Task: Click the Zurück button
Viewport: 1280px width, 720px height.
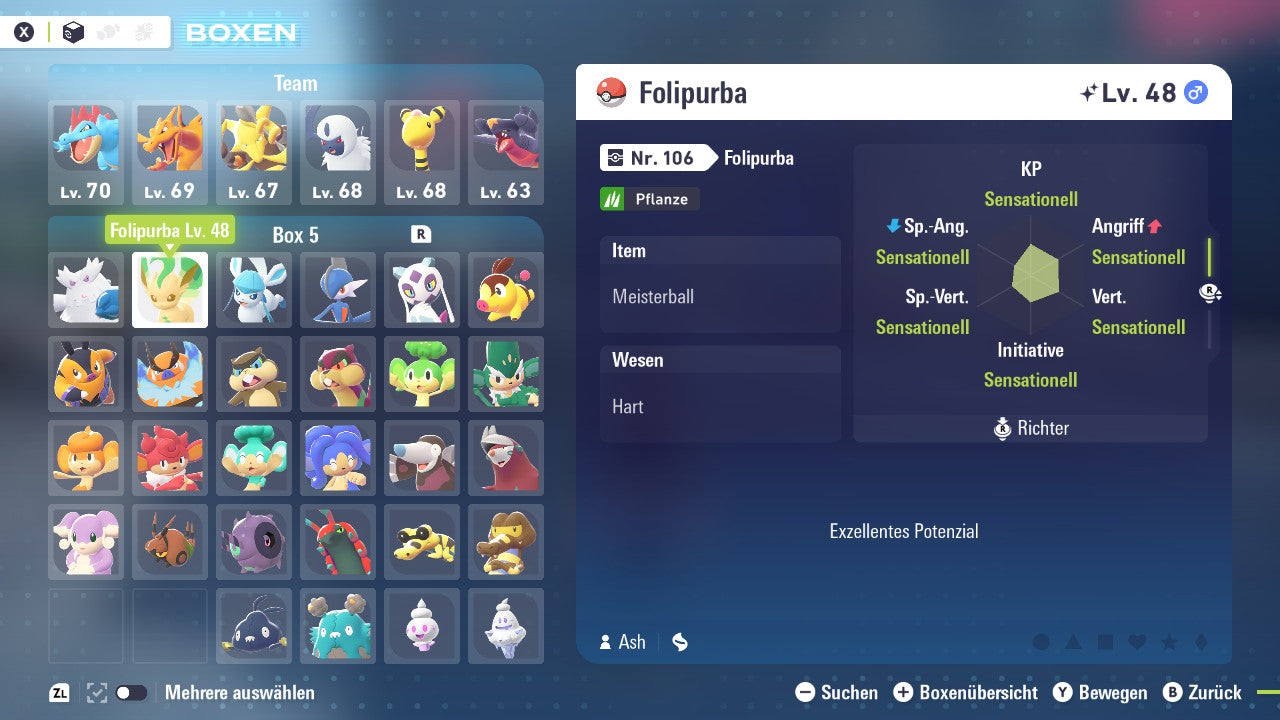Action: pyautogui.click(x=1211, y=692)
